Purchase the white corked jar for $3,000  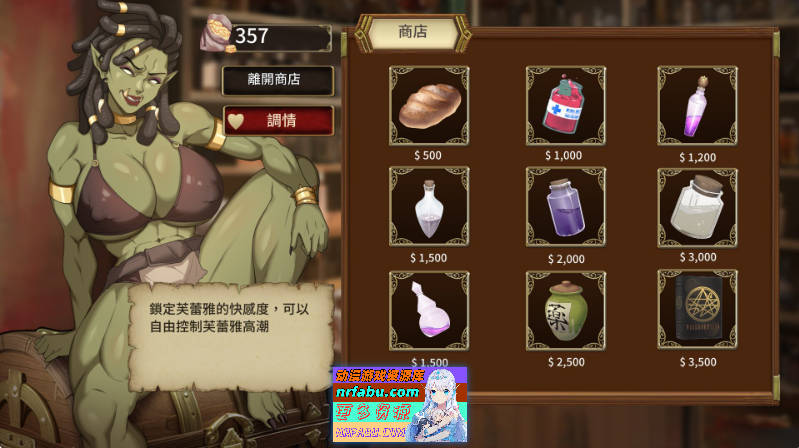pyautogui.click(x=696, y=206)
